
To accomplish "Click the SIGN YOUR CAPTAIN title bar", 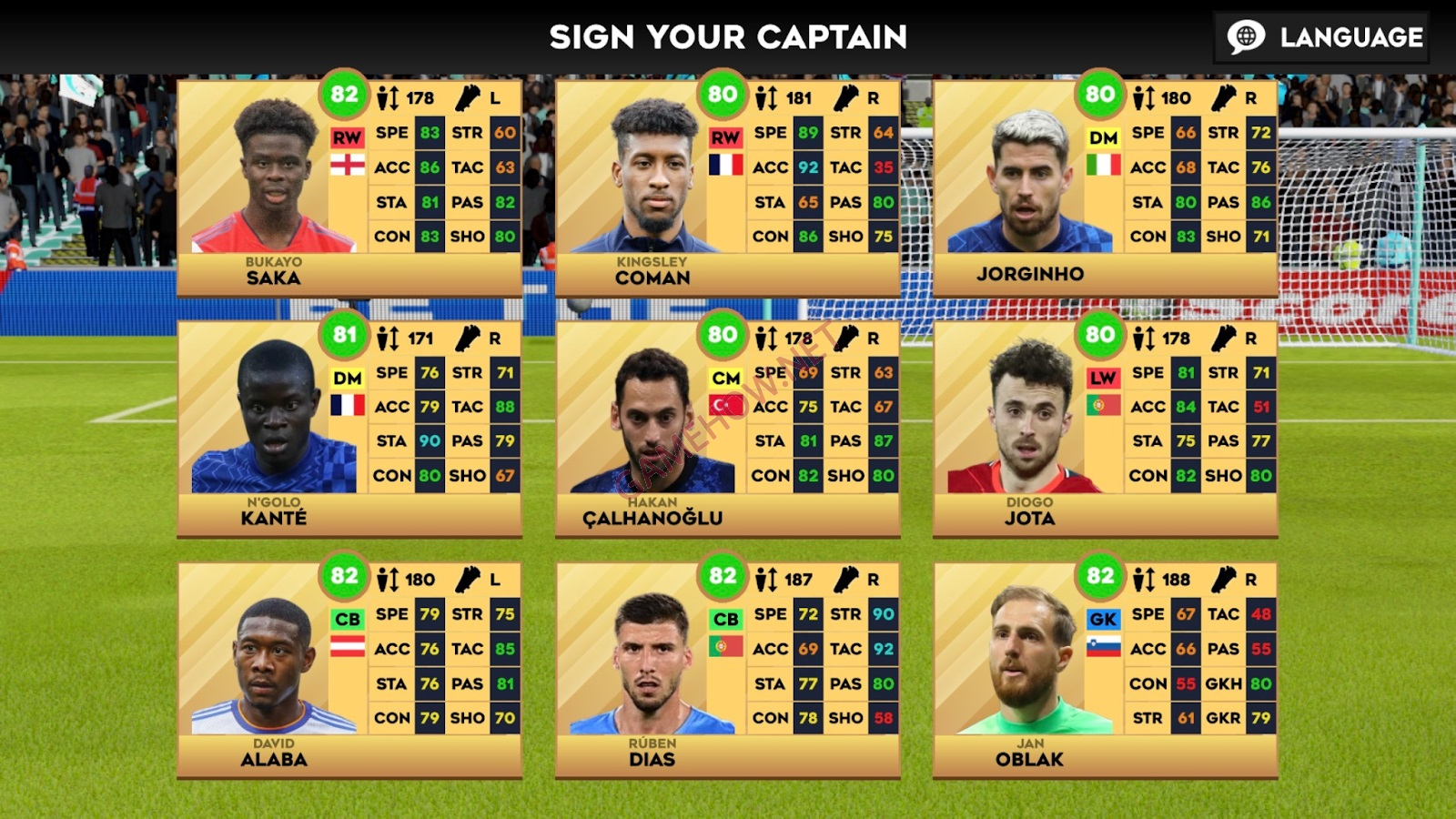I will click(x=726, y=36).
